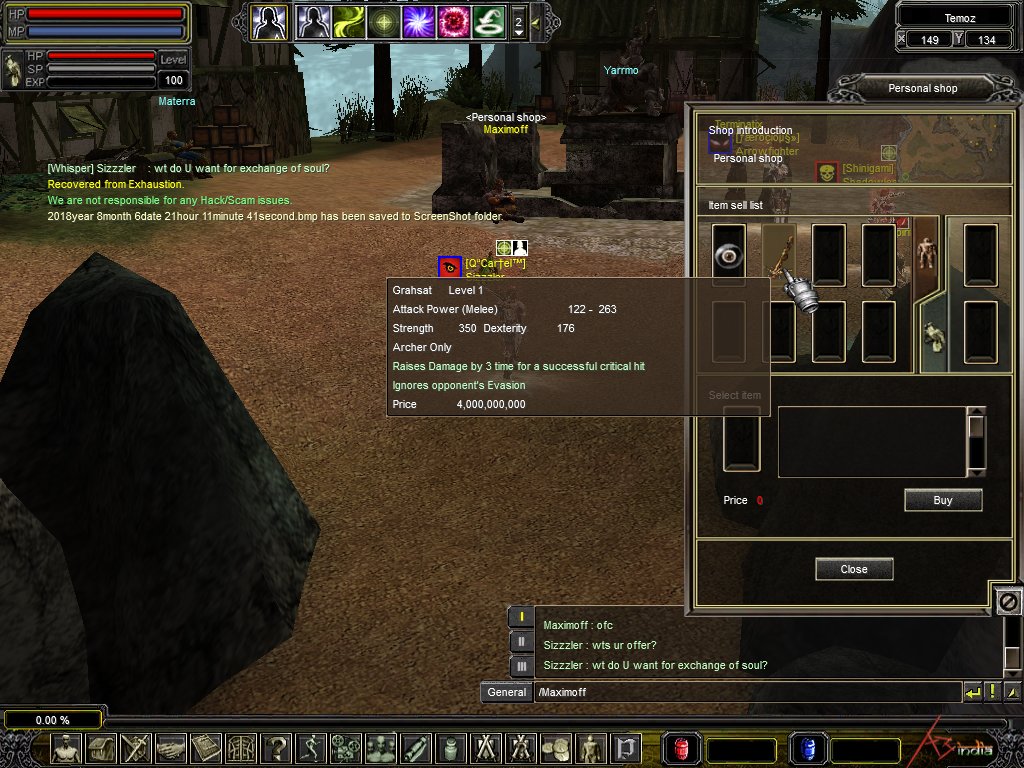Click the gold-framed character silhouette icon
Screen dimensions: 1024x768
click(x=269, y=21)
